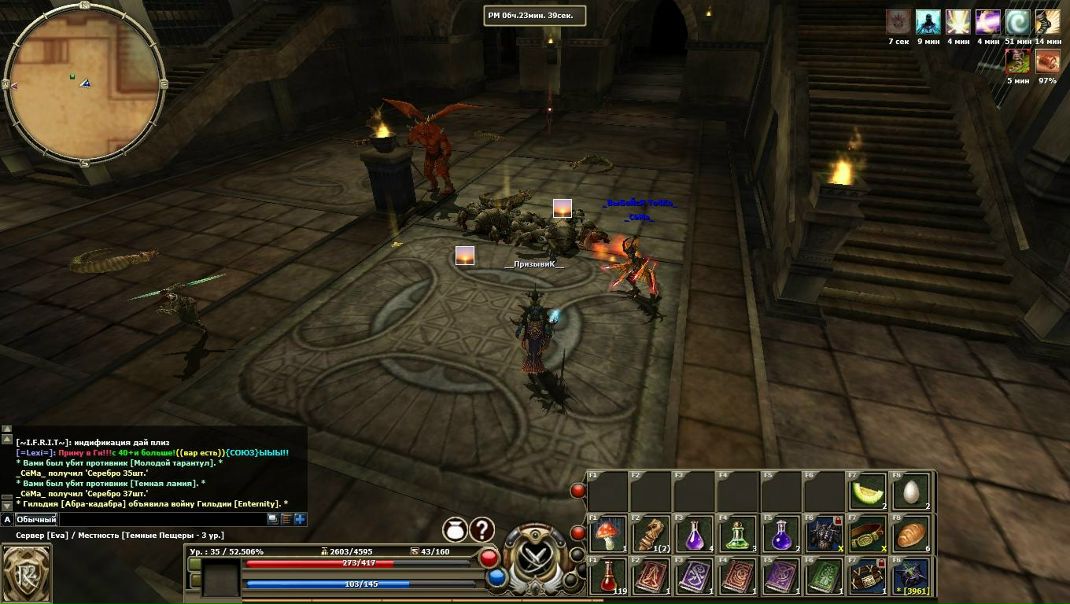Inspect the green swirl buff with 51 мин
This screenshot has width=1070, height=604.
click(x=1017, y=22)
